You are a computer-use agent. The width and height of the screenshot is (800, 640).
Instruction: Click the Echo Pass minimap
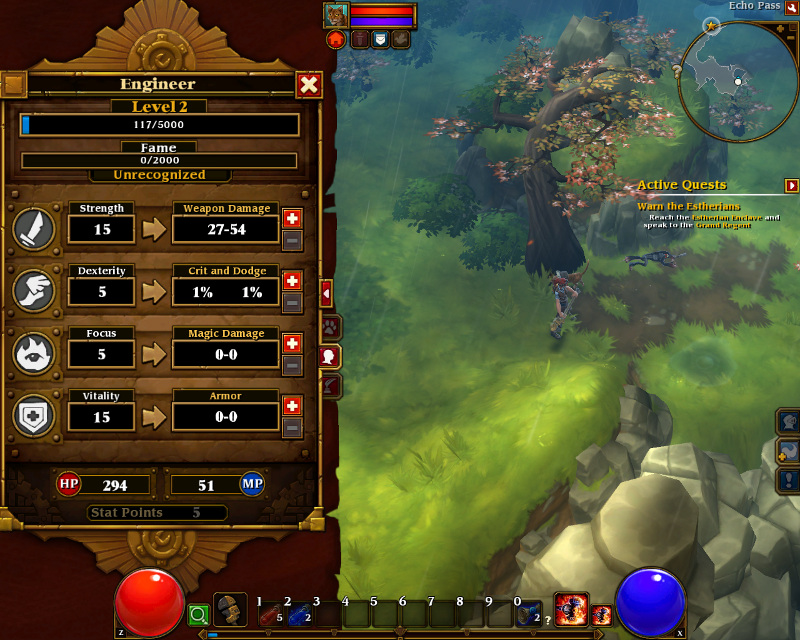click(738, 80)
